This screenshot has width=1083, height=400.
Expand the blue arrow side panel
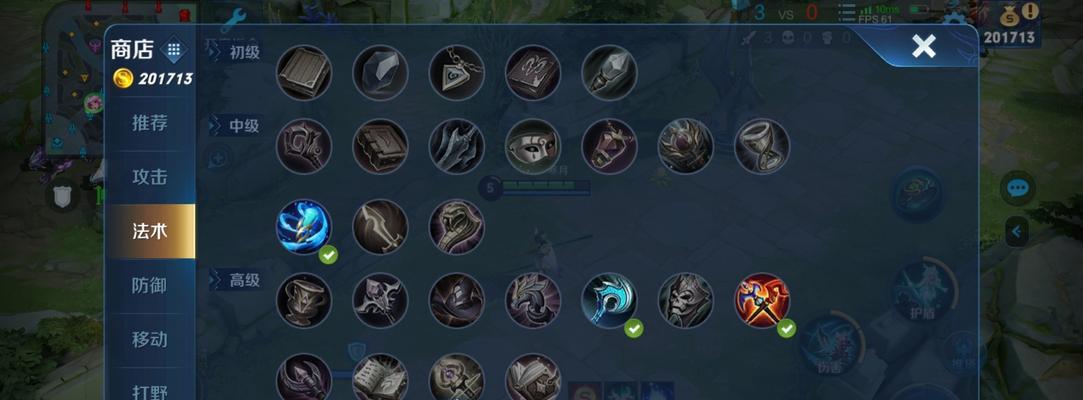[x=1017, y=232]
